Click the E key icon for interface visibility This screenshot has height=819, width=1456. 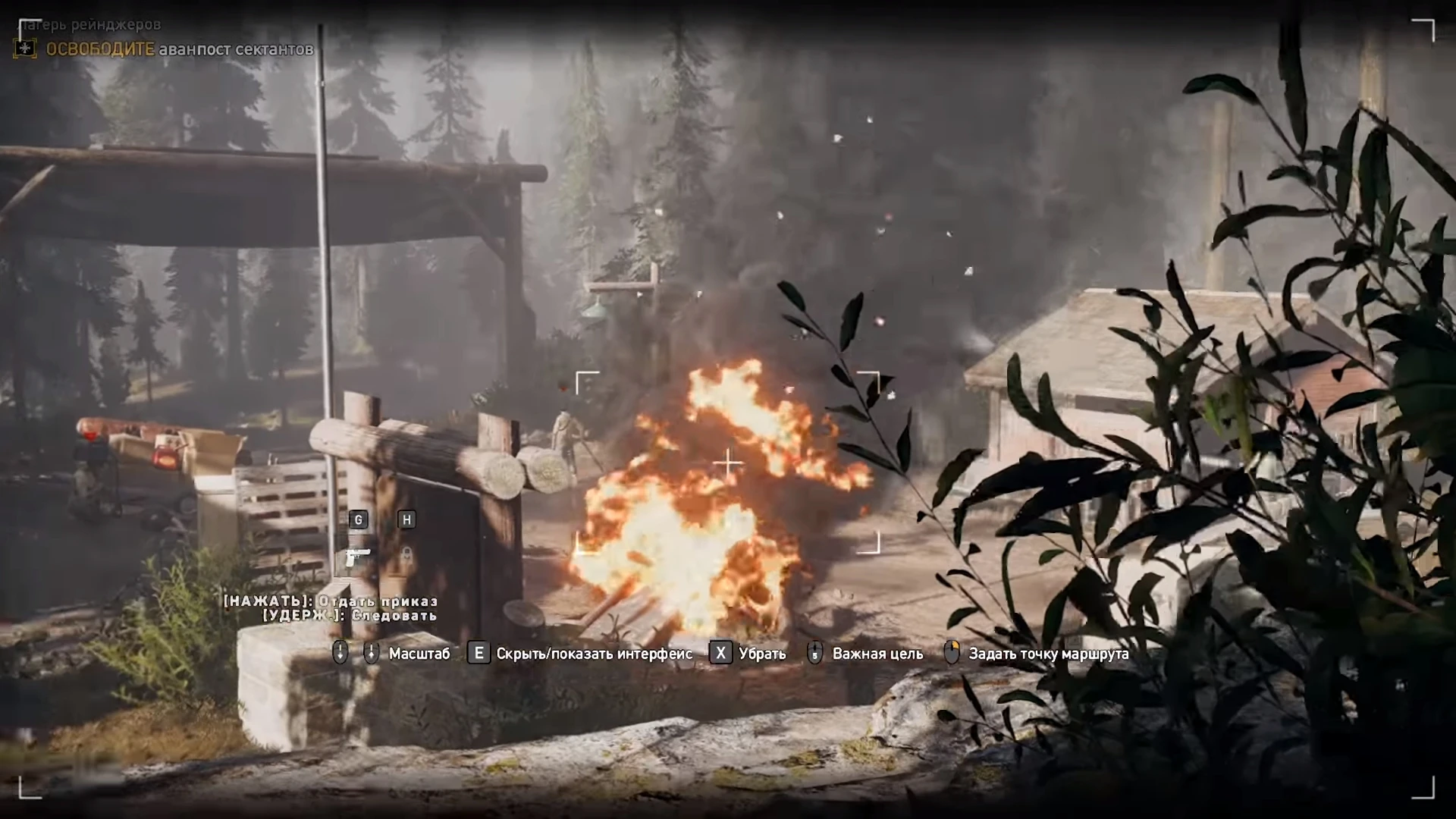[478, 653]
